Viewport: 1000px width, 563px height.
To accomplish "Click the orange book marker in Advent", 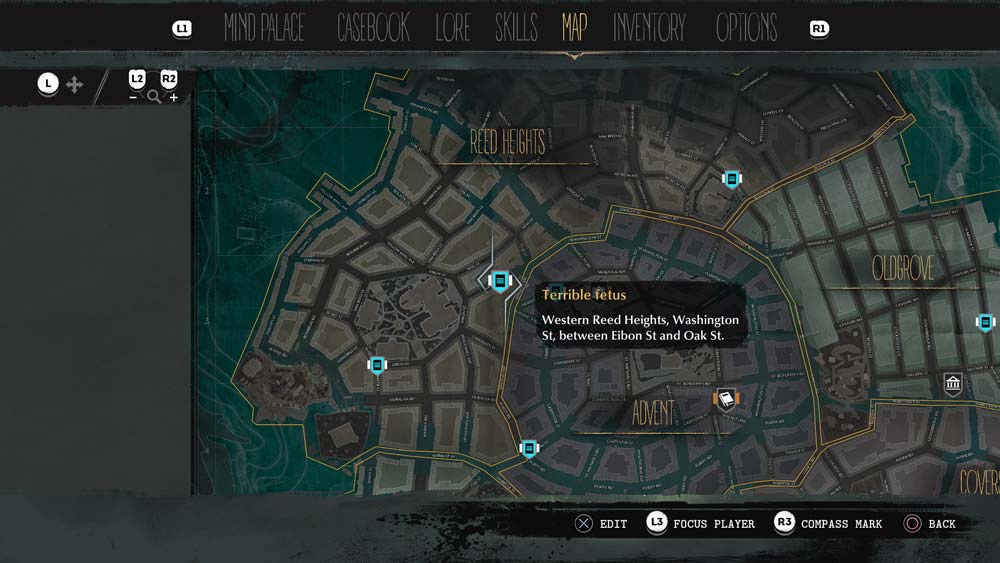I will click(726, 400).
